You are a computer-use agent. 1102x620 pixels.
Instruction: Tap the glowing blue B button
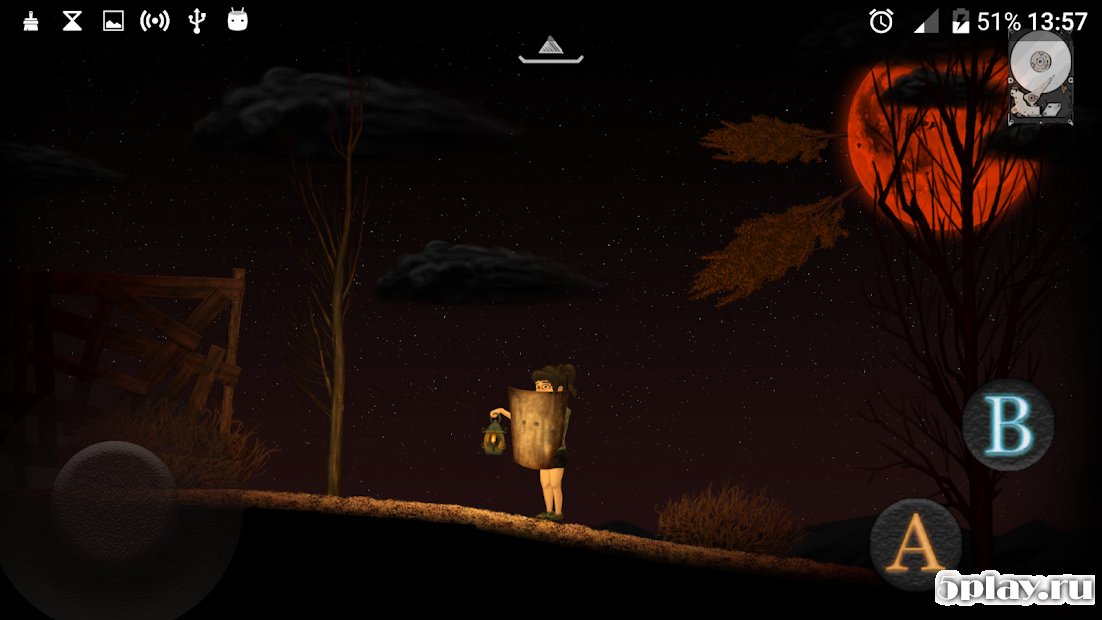point(1008,425)
